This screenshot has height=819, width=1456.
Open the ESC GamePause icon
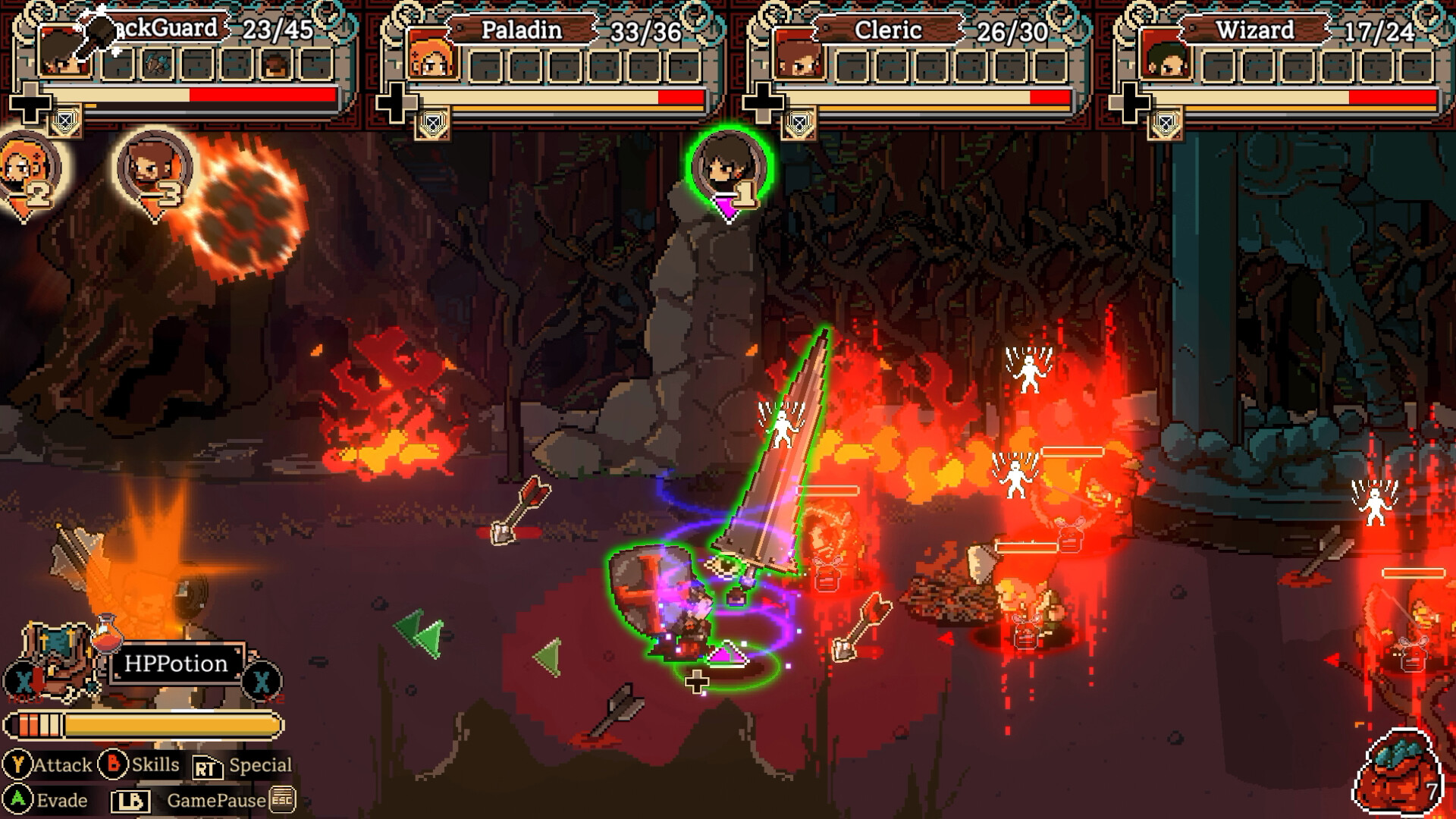click(x=281, y=799)
